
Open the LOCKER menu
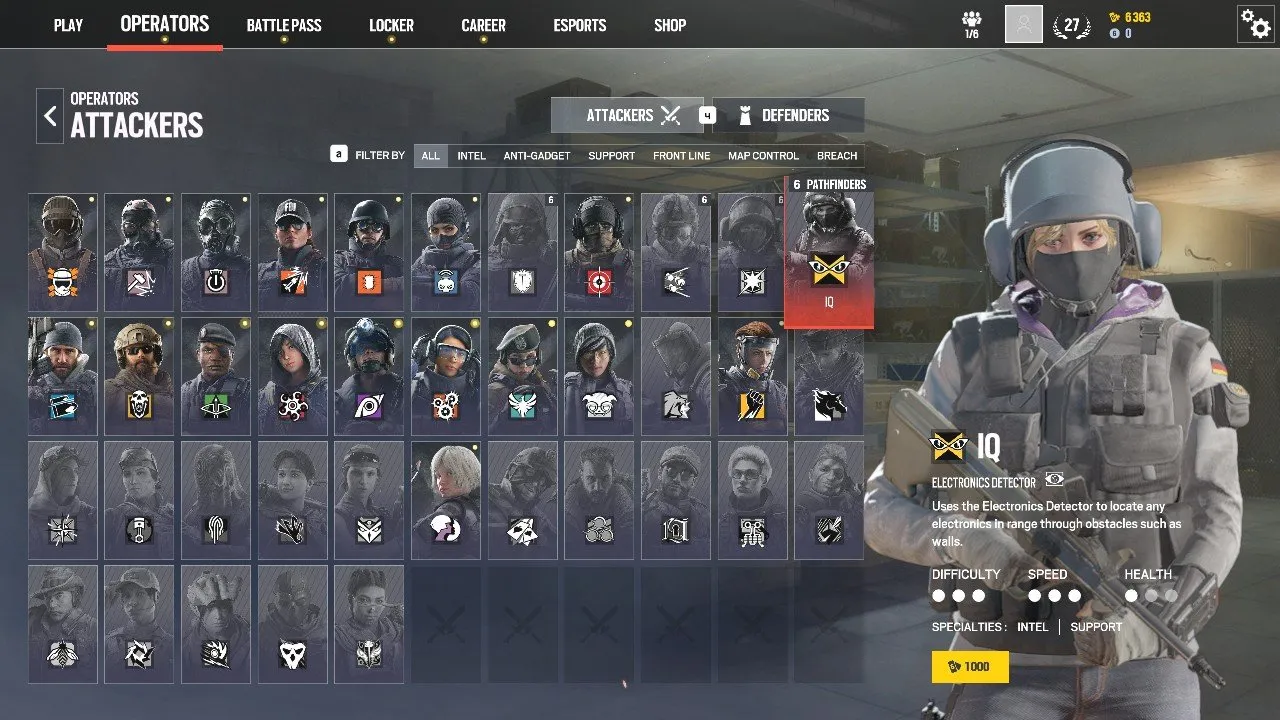pyautogui.click(x=391, y=25)
